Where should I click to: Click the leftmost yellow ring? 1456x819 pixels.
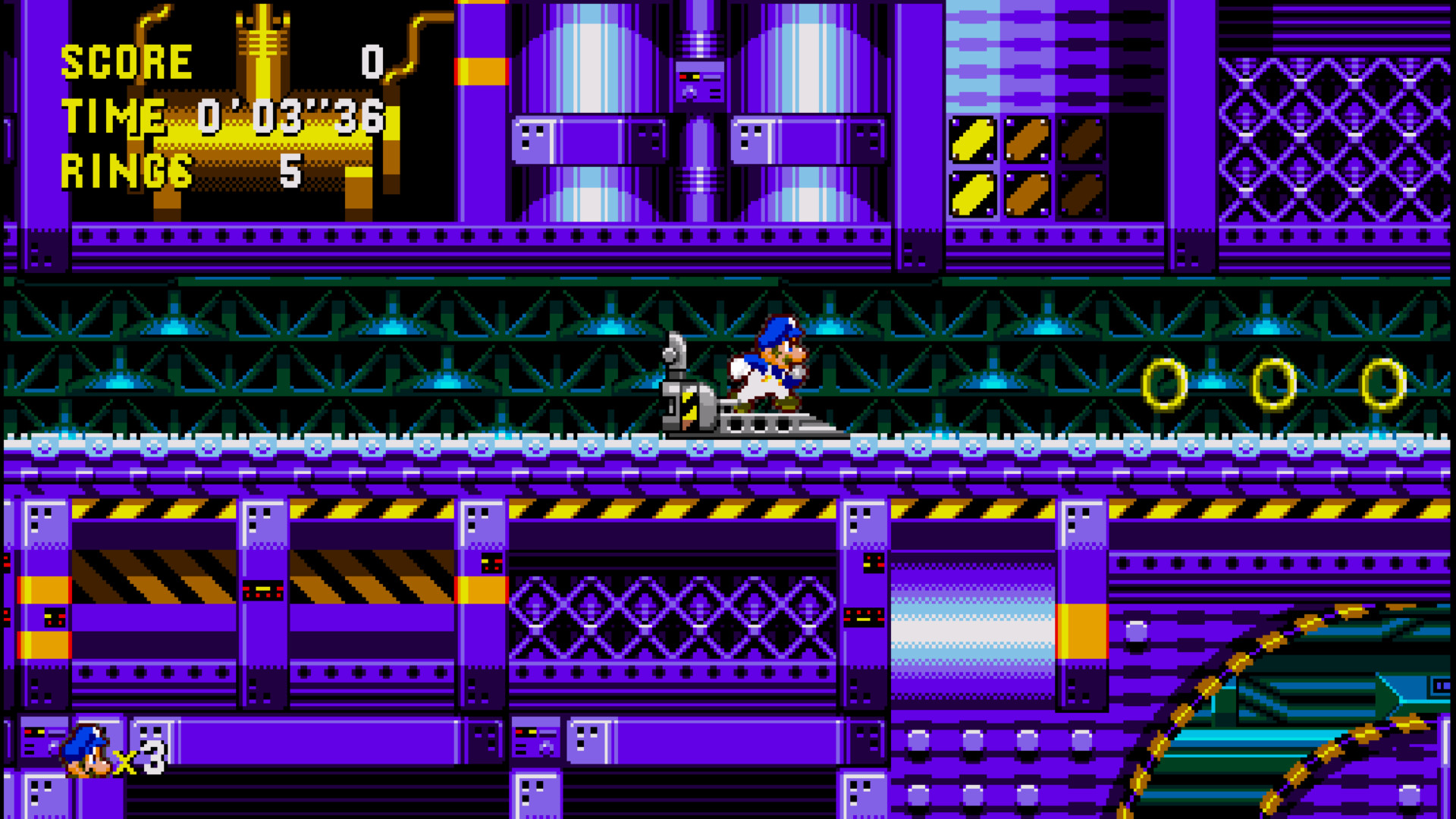(x=1166, y=383)
